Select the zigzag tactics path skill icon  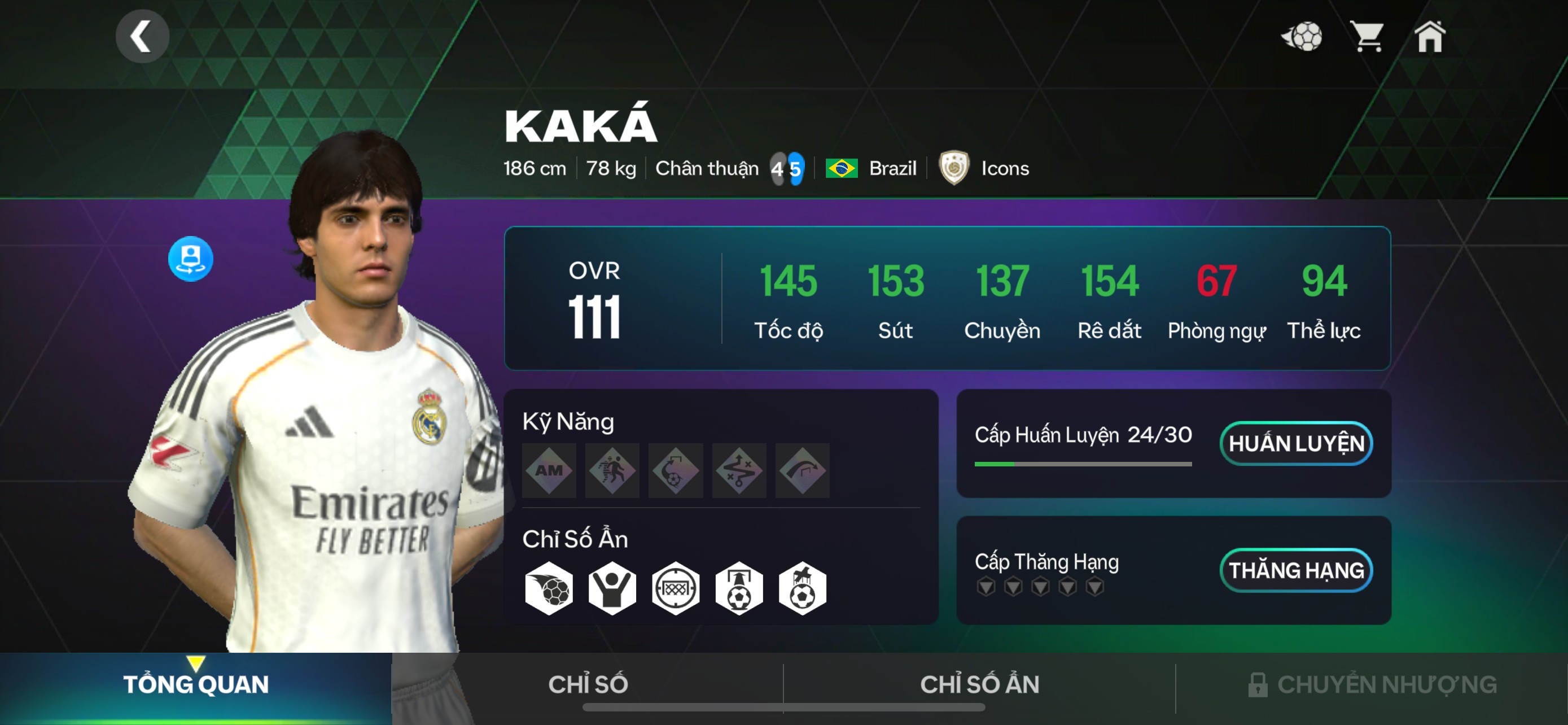pyautogui.click(x=739, y=470)
